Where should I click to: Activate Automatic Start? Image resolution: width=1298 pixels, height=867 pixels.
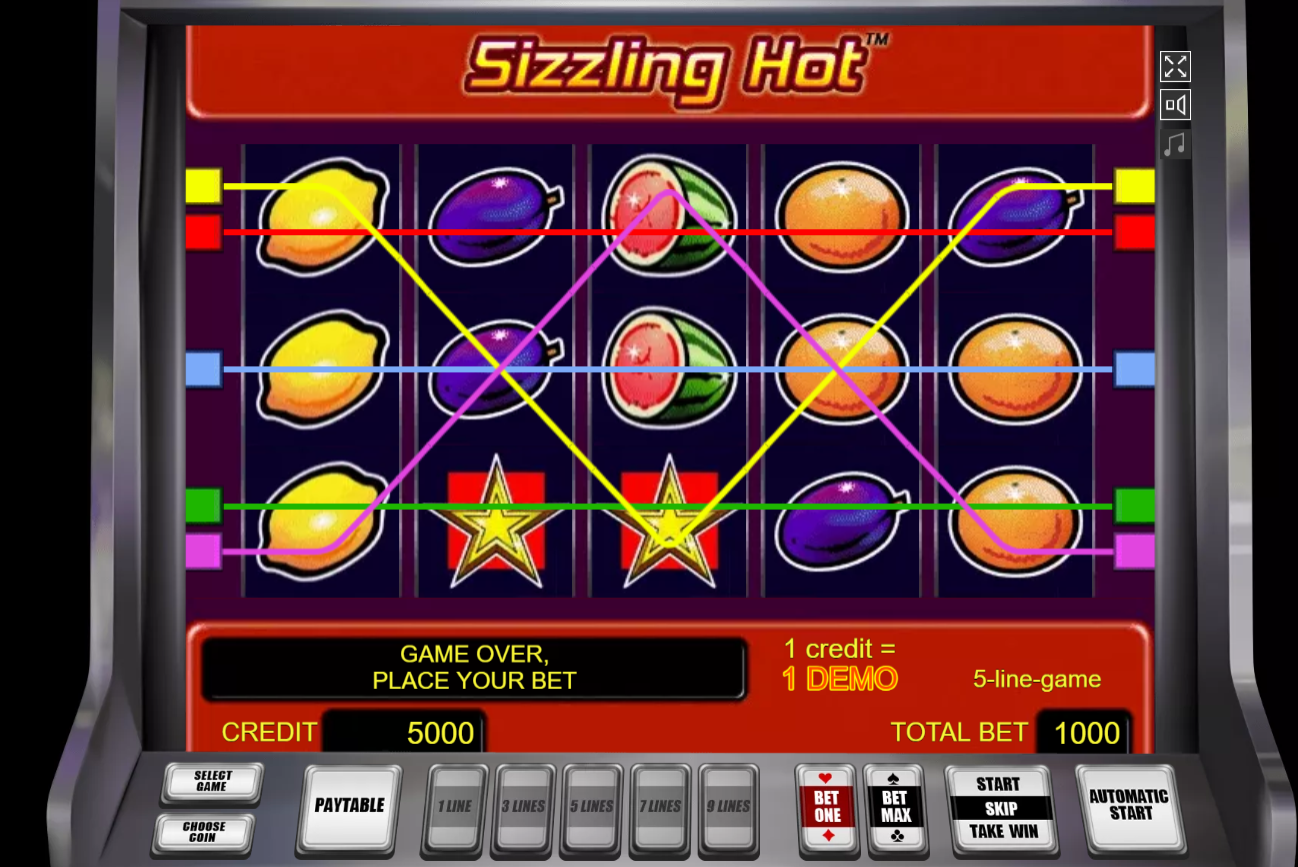click(x=1128, y=805)
